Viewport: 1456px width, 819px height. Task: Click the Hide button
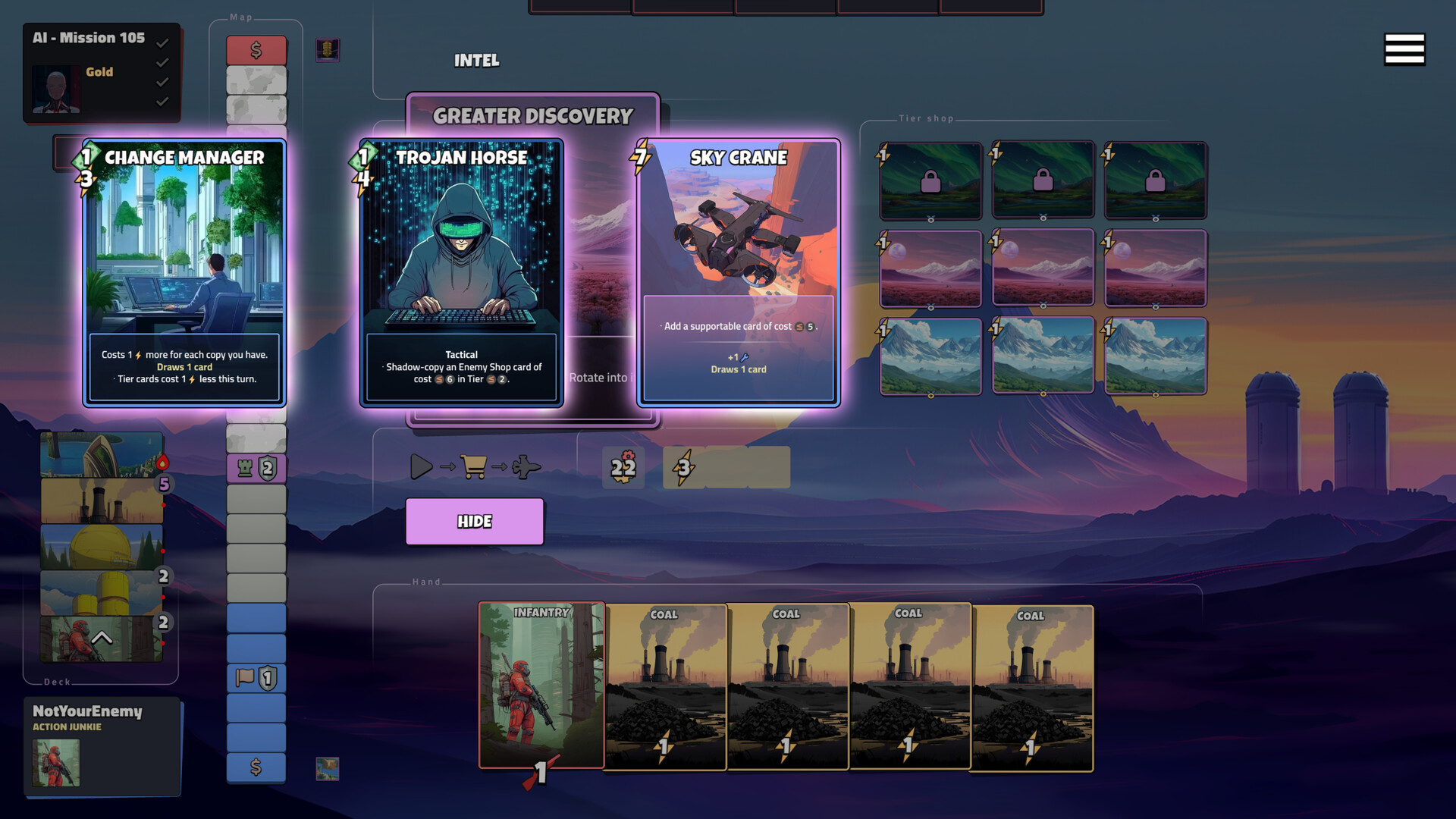coord(475,522)
